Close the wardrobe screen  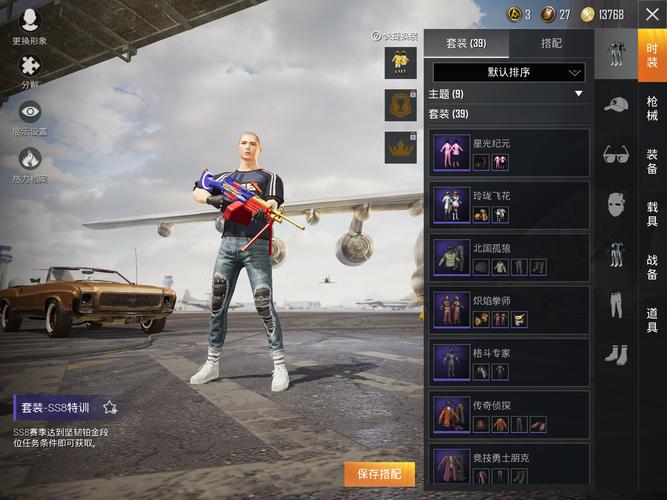point(651,14)
